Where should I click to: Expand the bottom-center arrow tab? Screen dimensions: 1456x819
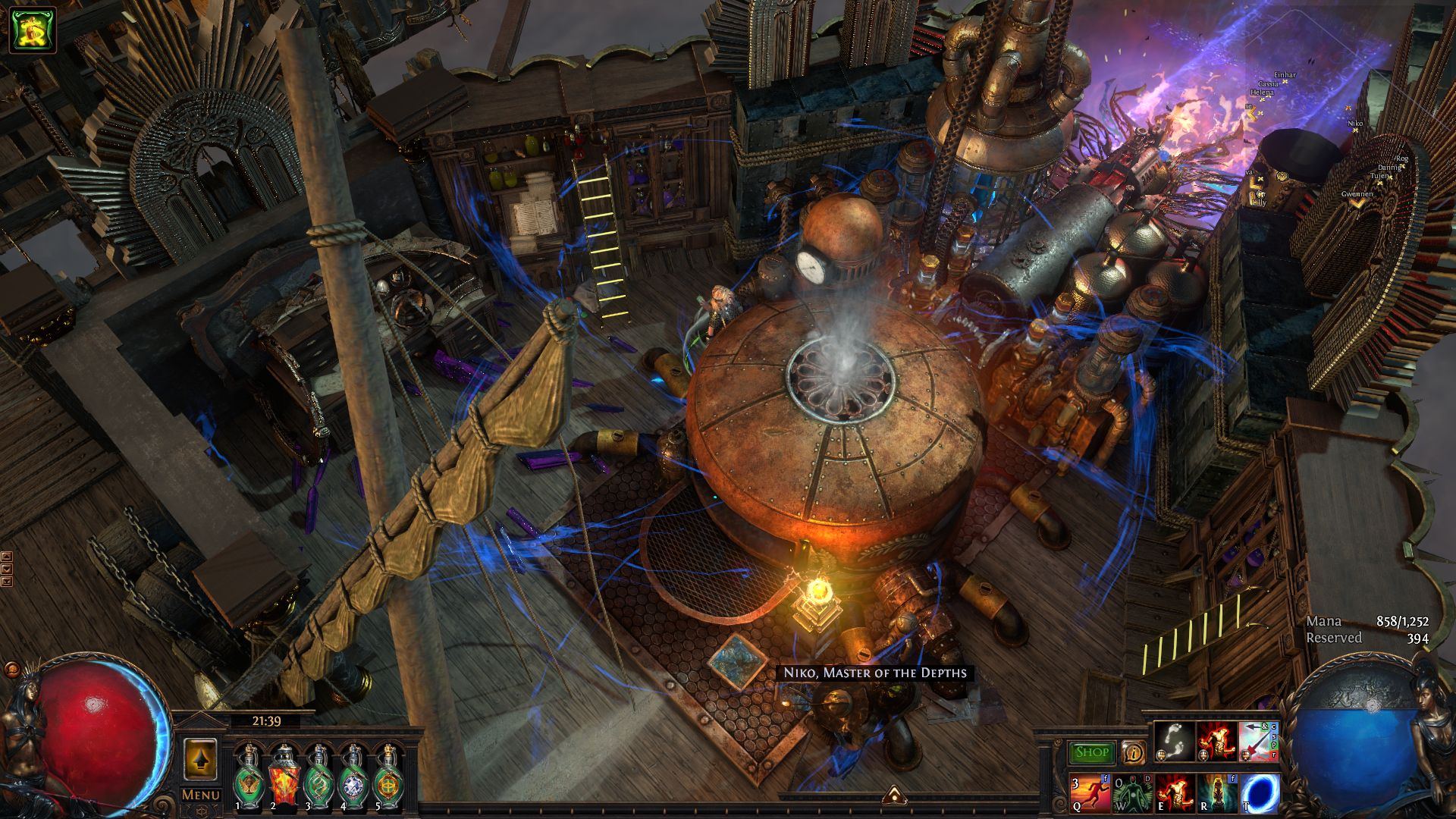(x=893, y=795)
